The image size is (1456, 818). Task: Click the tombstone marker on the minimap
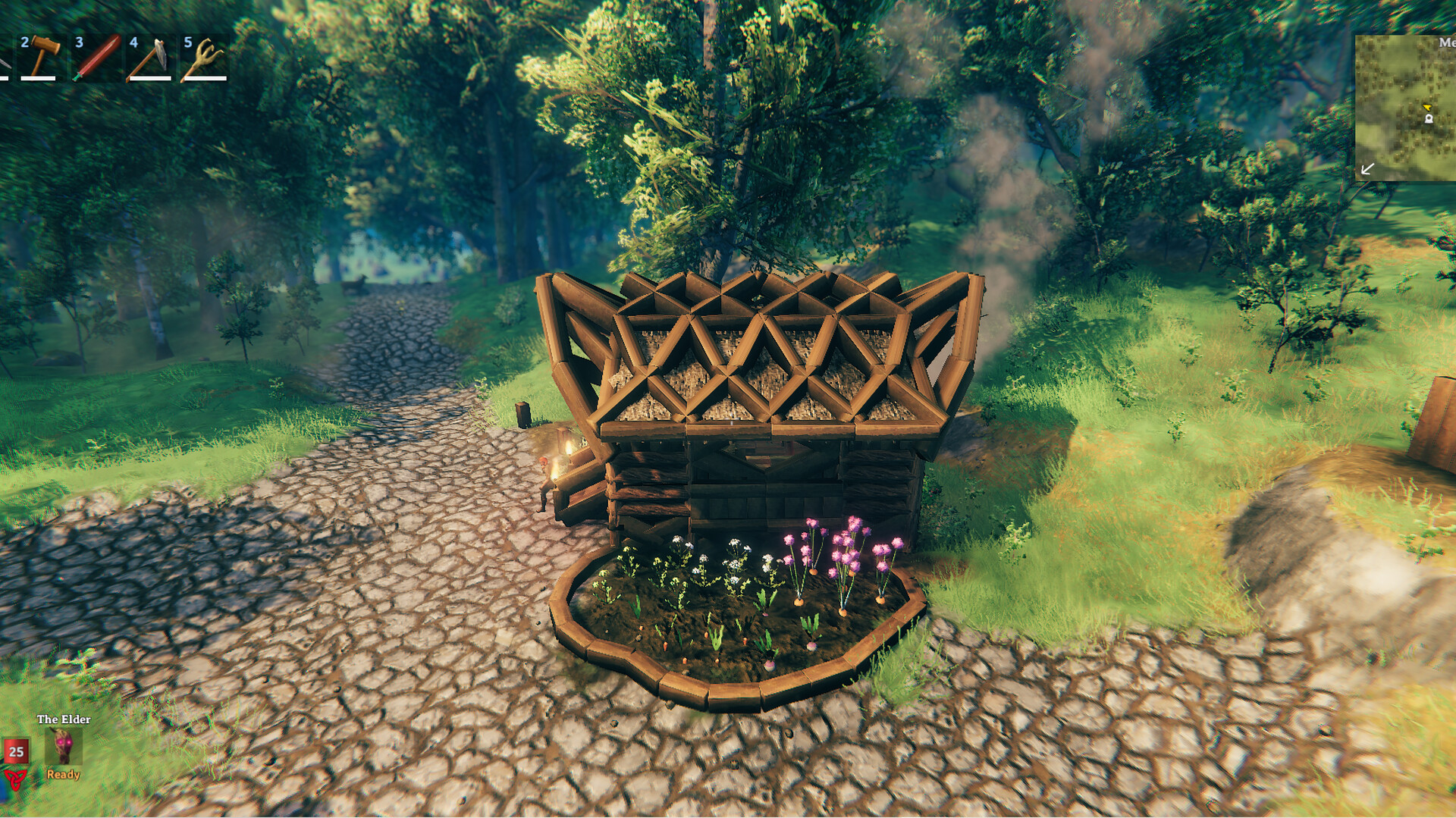(x=1429, y=119)
